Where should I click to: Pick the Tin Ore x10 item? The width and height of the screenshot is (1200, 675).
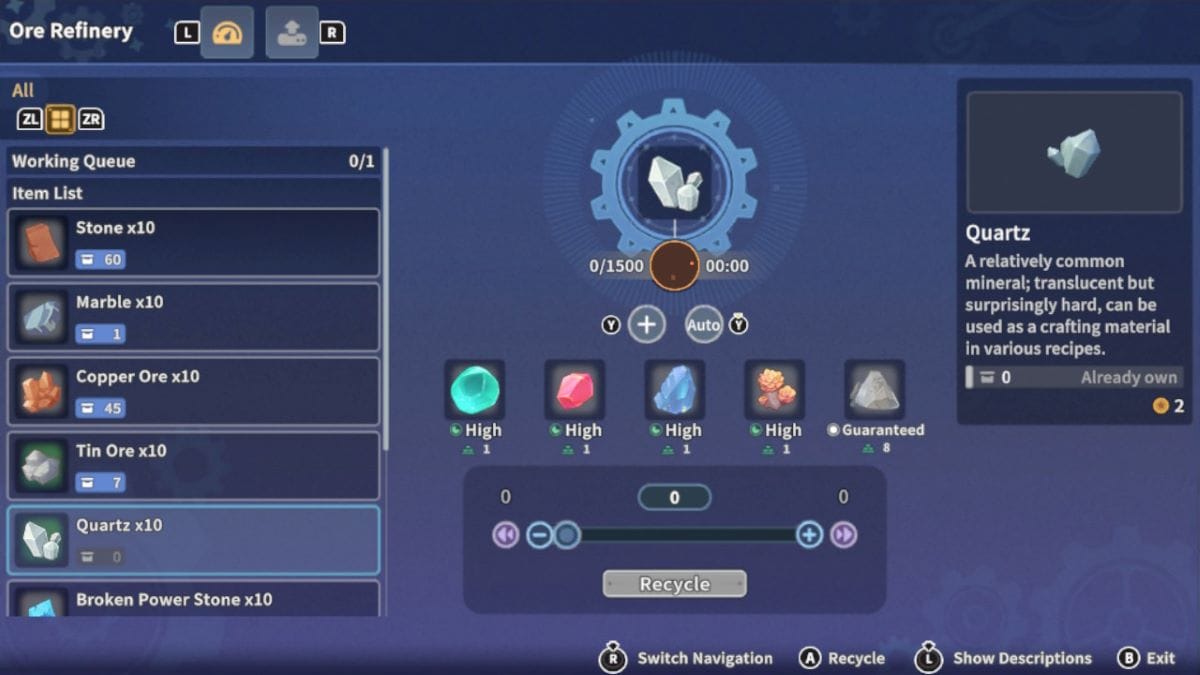coord(194,465)
